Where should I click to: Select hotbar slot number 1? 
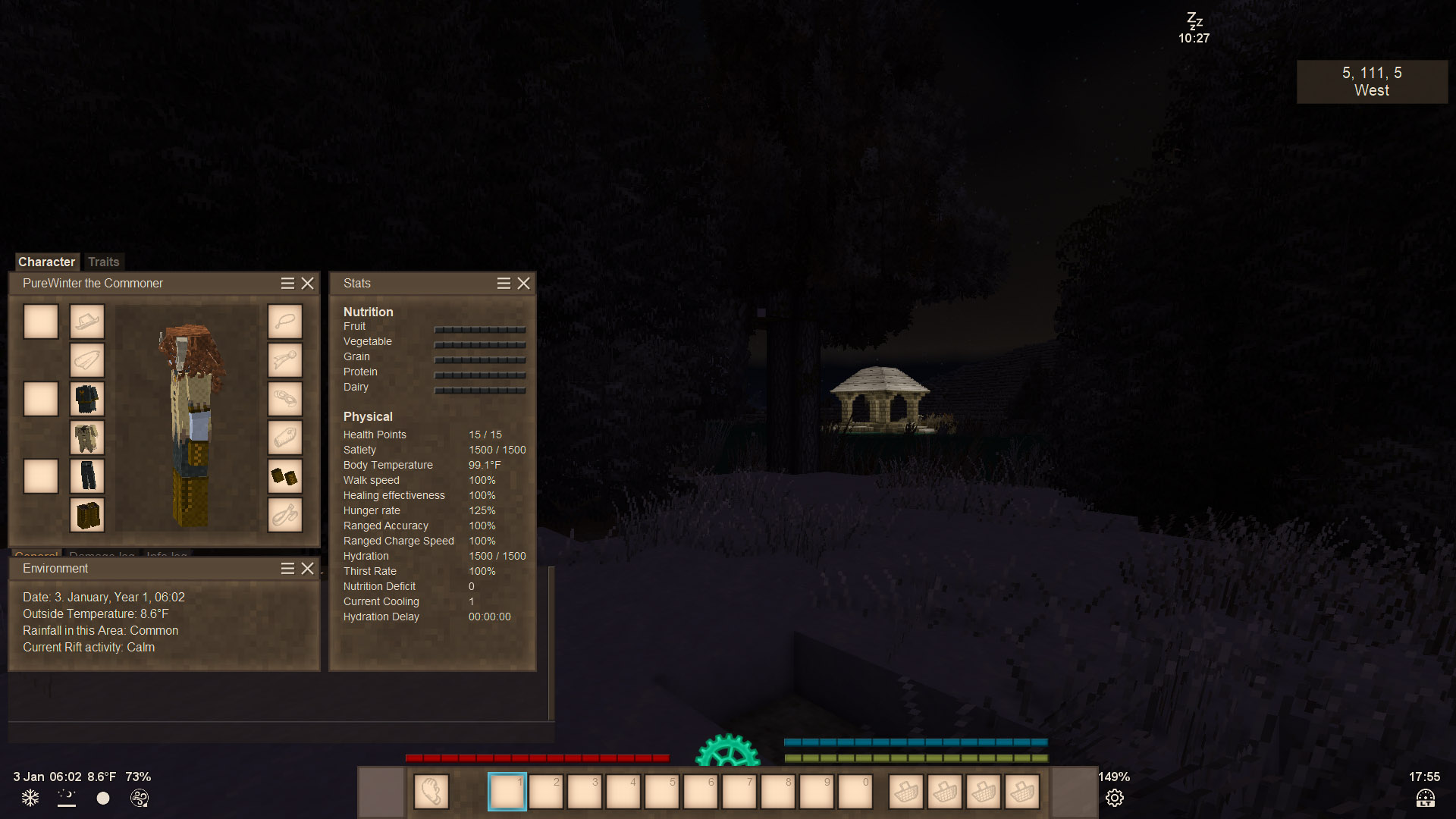(x=507, y=792)
